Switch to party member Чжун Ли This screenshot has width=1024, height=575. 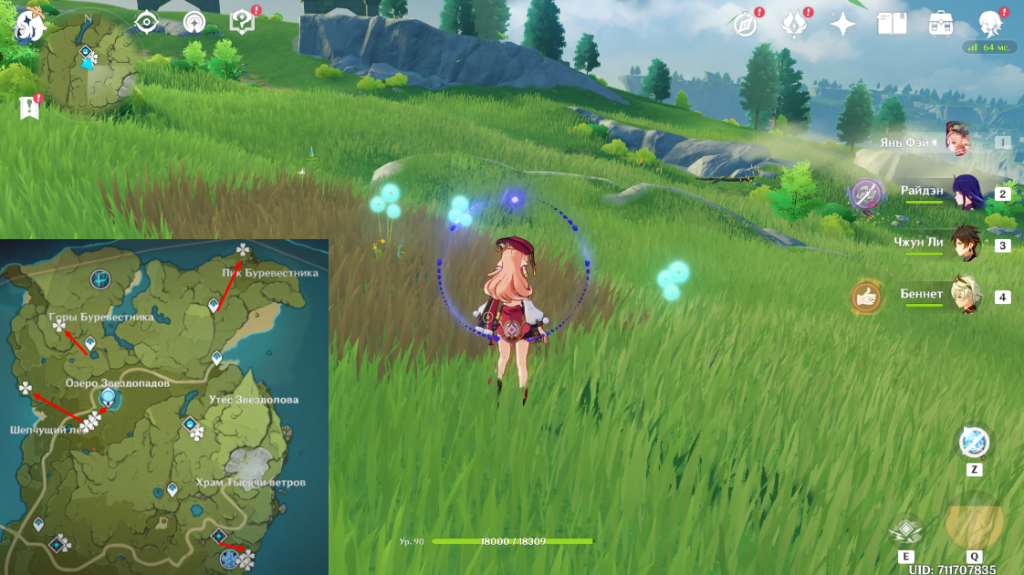[966, 244]
